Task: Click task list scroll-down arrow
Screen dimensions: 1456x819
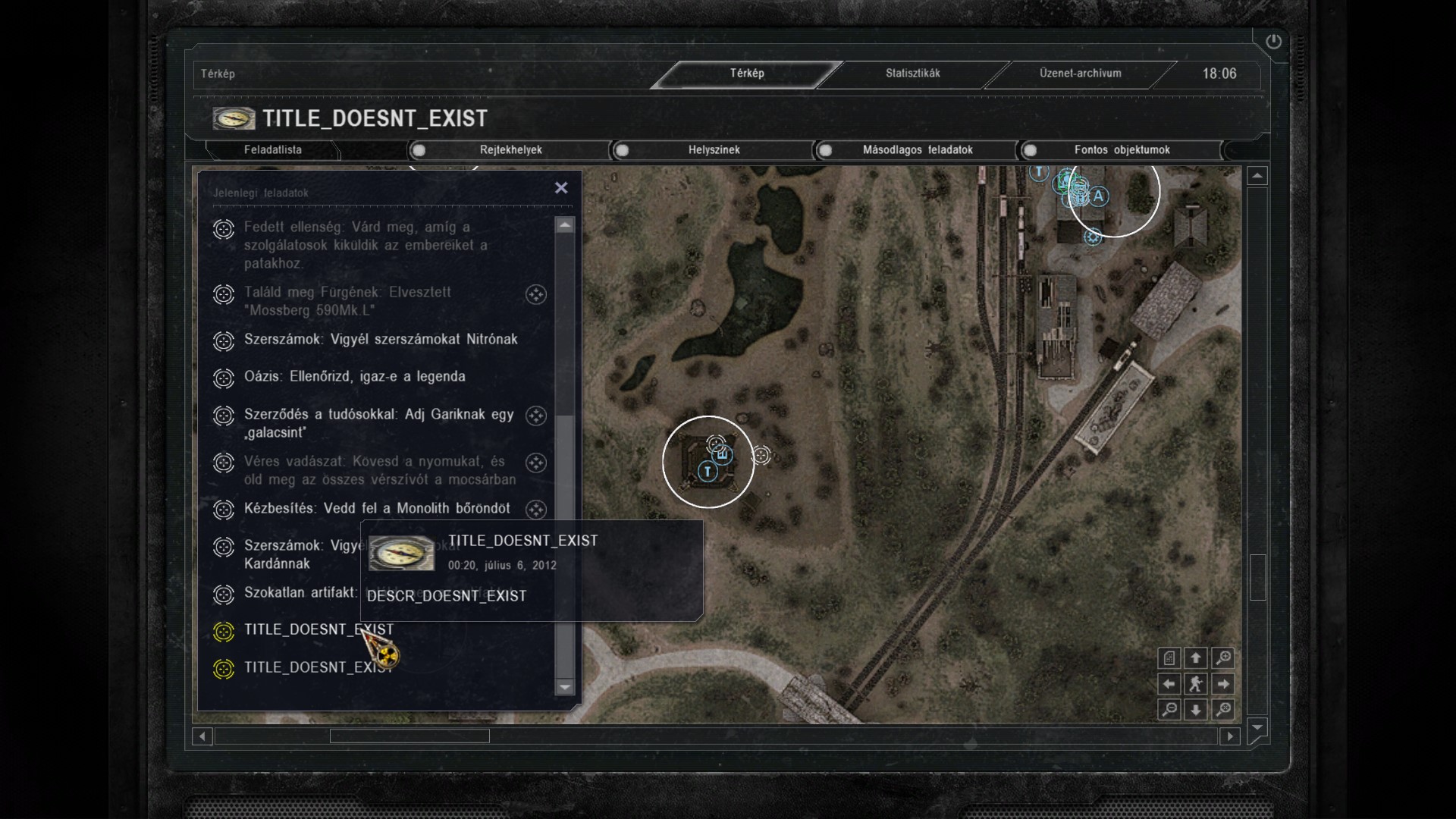Action: 565,687
